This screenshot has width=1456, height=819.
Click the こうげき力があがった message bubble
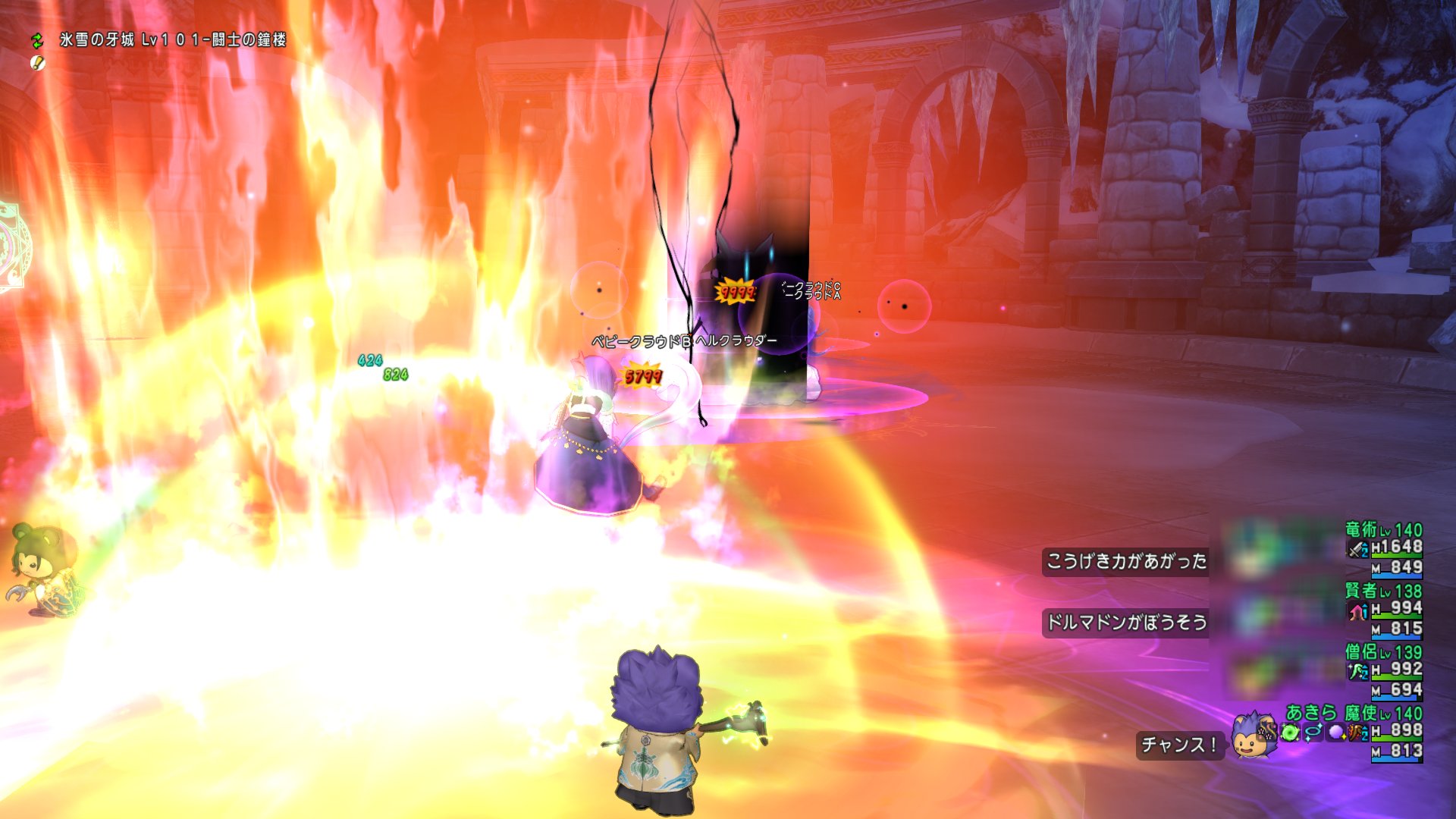click(x=1125, y=561)
